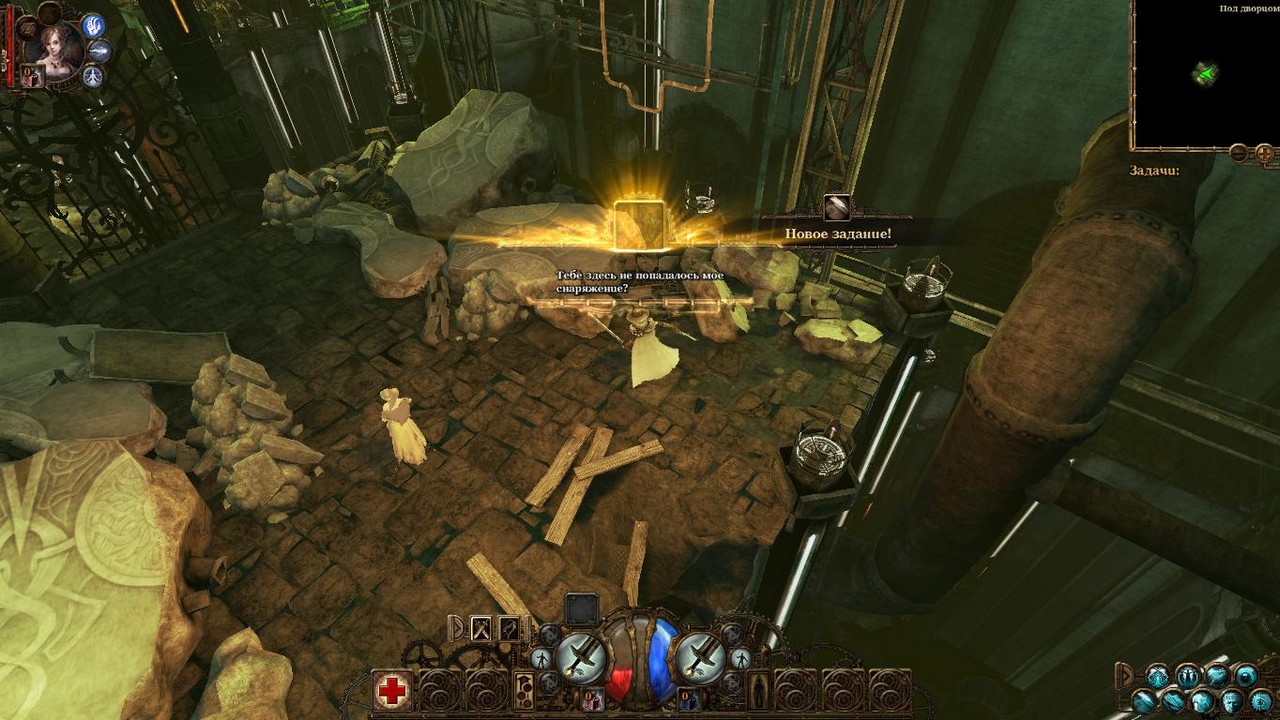Select the blue glowing hand companion mode
Screen dimensions: 1280x720
93,26
